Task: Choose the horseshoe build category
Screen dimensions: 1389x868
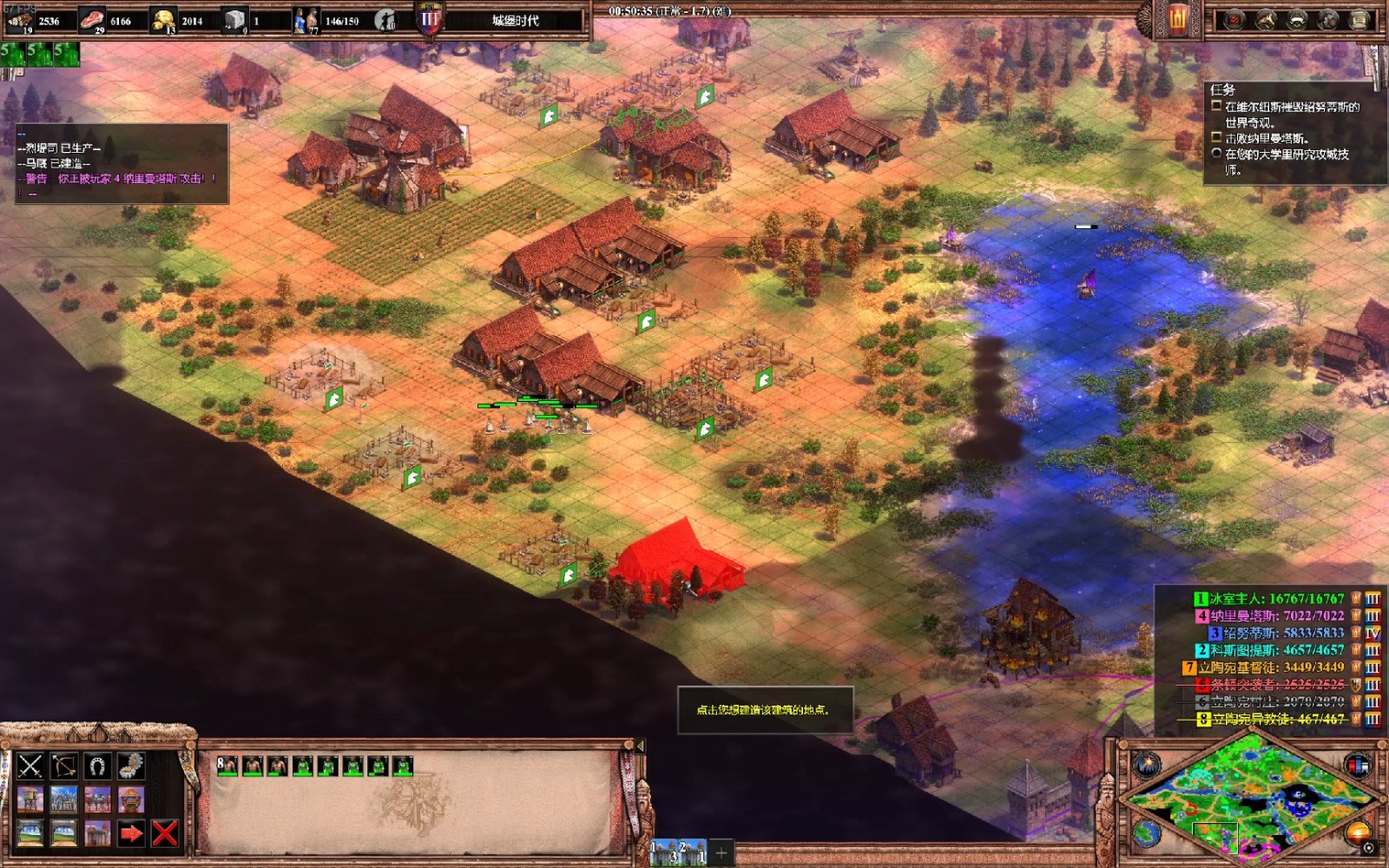Action: (97, 766)
